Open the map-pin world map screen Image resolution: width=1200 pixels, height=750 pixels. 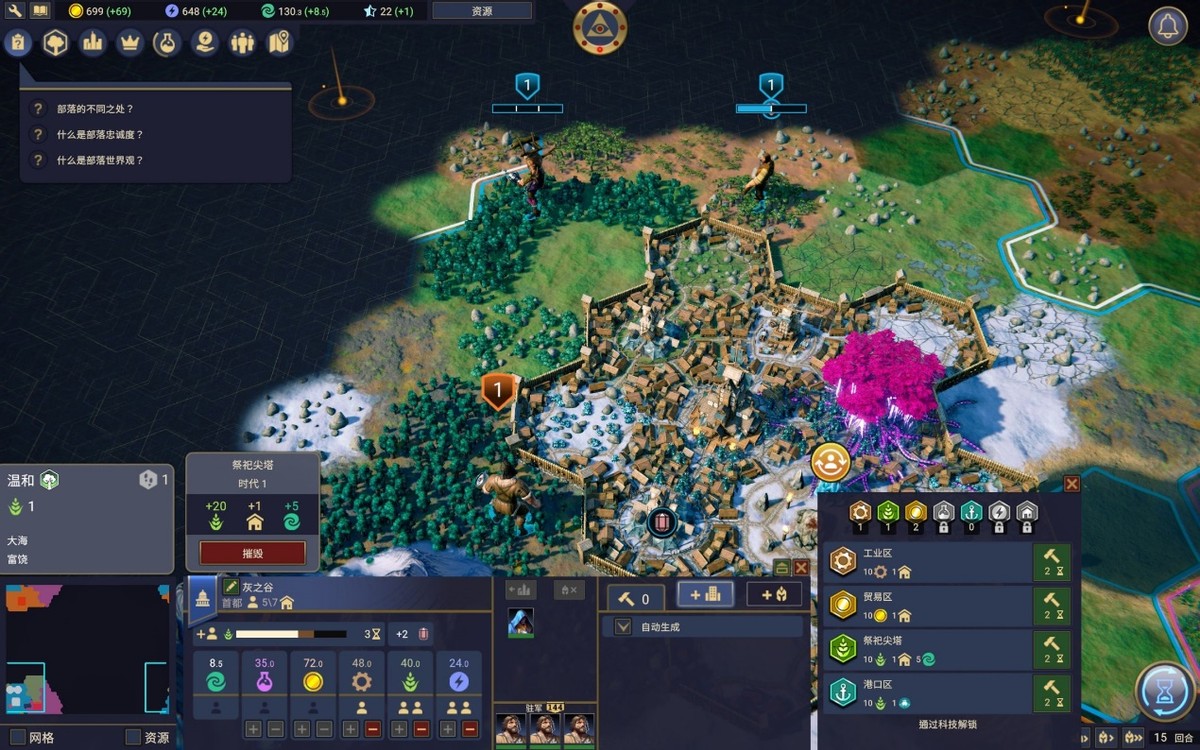coord(279,42)
